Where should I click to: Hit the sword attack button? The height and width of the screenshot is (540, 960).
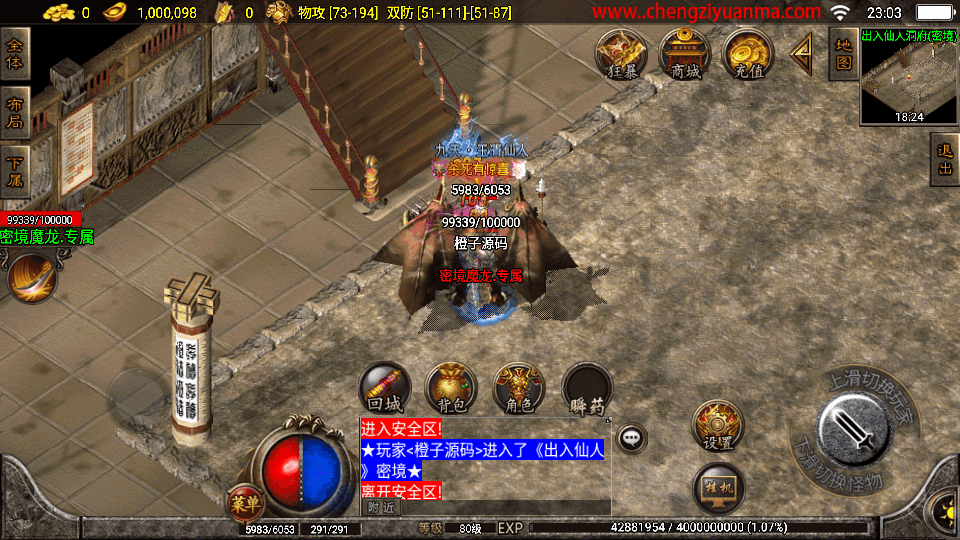click(x=853, y=428)
